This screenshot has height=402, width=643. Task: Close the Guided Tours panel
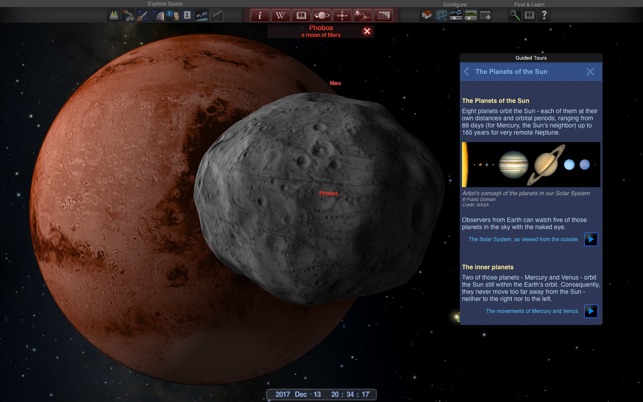point(590,72)
